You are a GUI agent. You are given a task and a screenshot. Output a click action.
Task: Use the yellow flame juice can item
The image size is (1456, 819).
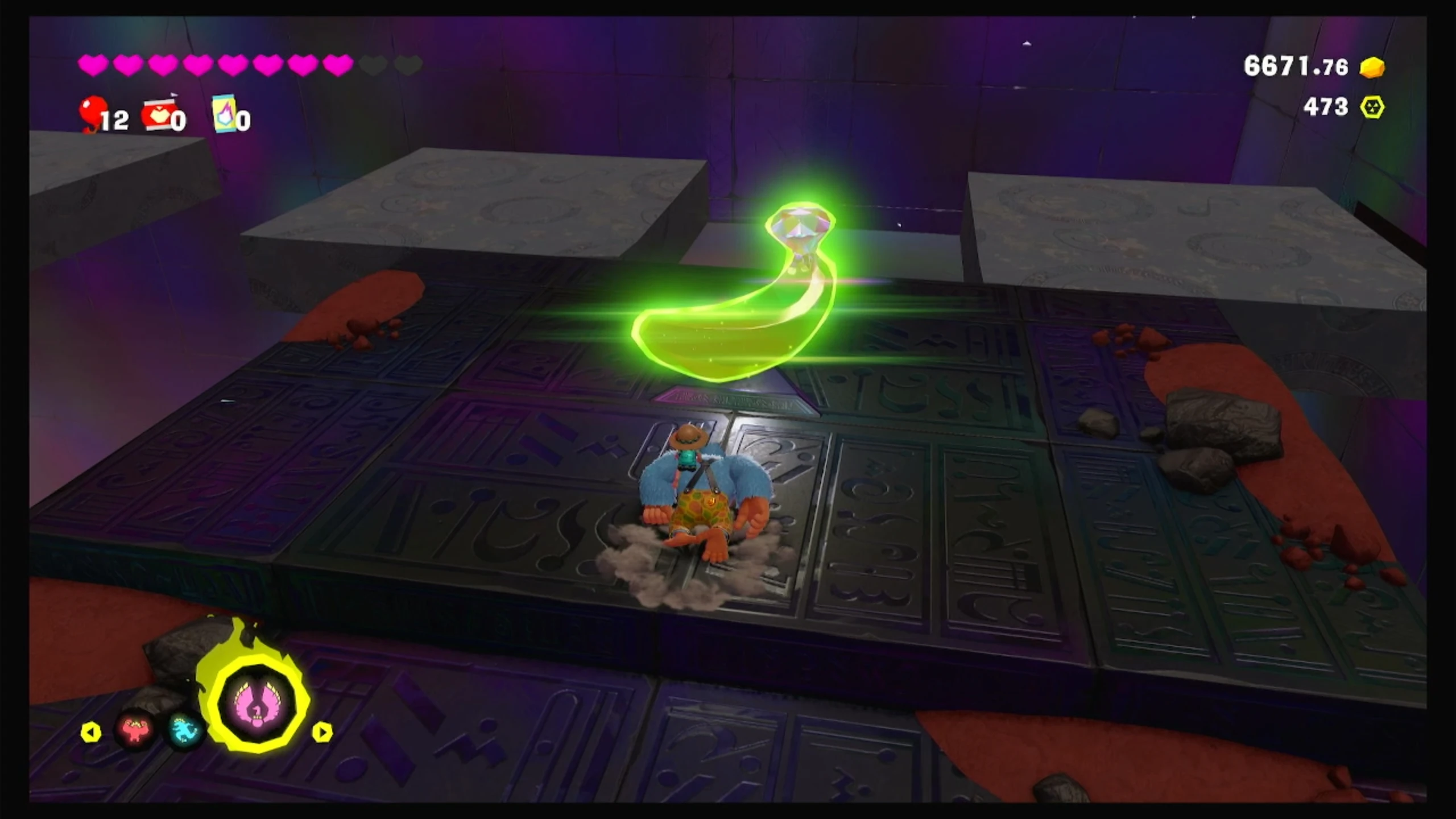225,113
